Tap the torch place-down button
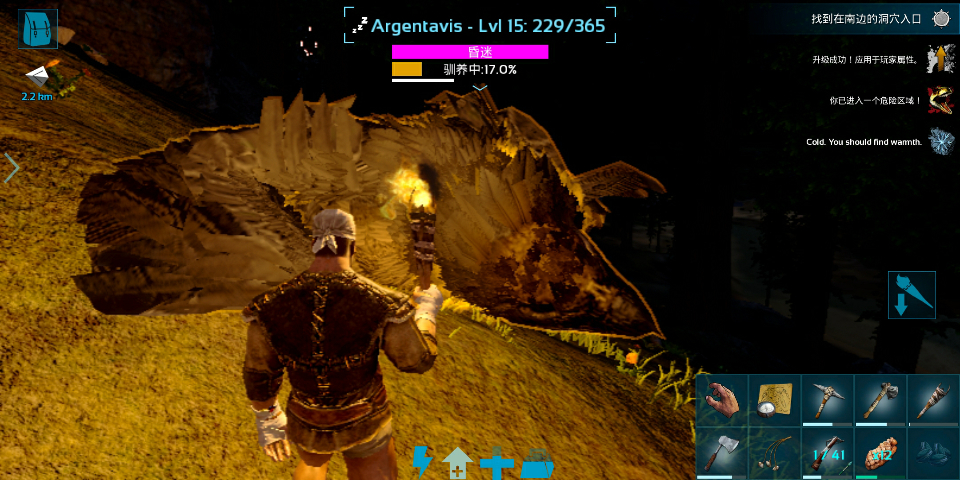The width and height of the screenshot is (960, 480). [911, 295]
